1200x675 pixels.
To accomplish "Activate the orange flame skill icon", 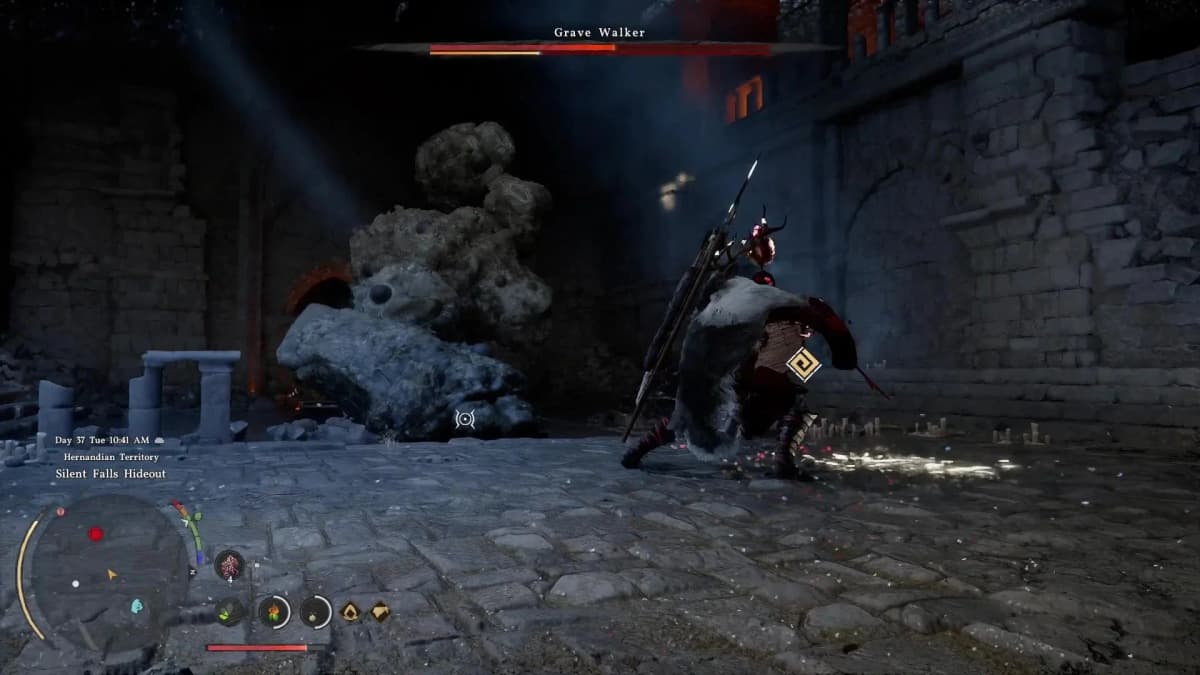I will [273, 611].
